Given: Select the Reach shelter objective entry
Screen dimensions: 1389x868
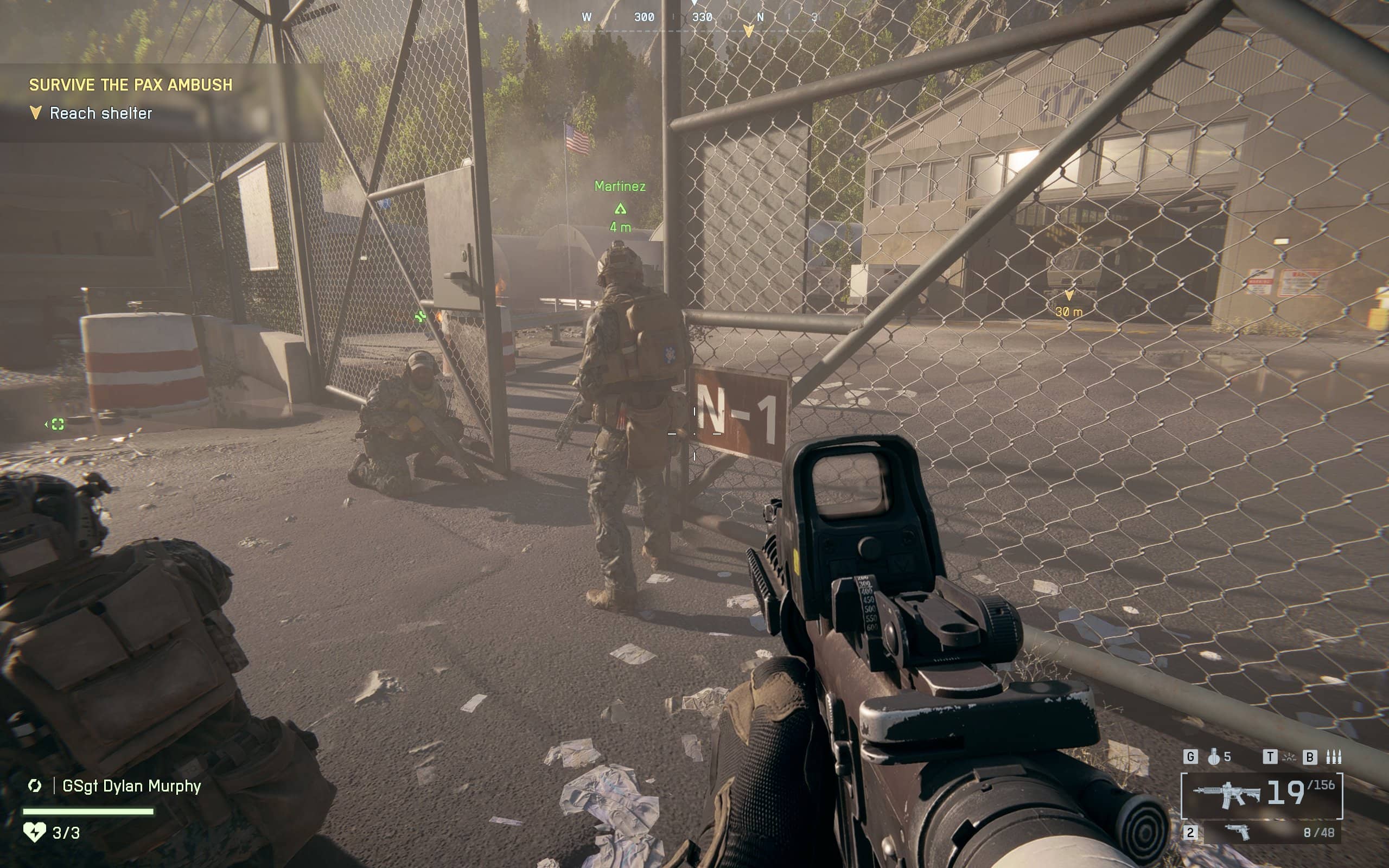Looking at the screenshot, I should point(100,113).
